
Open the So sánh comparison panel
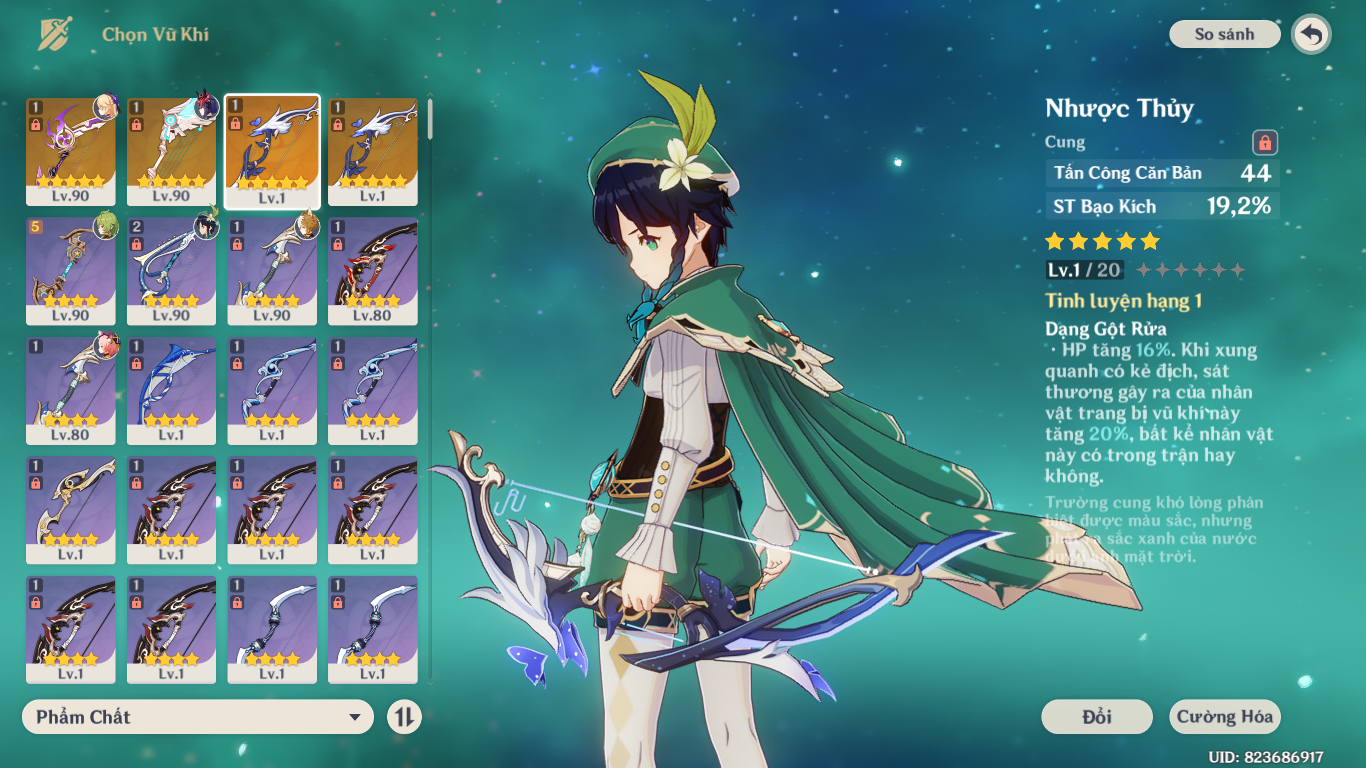(1223, 33)
